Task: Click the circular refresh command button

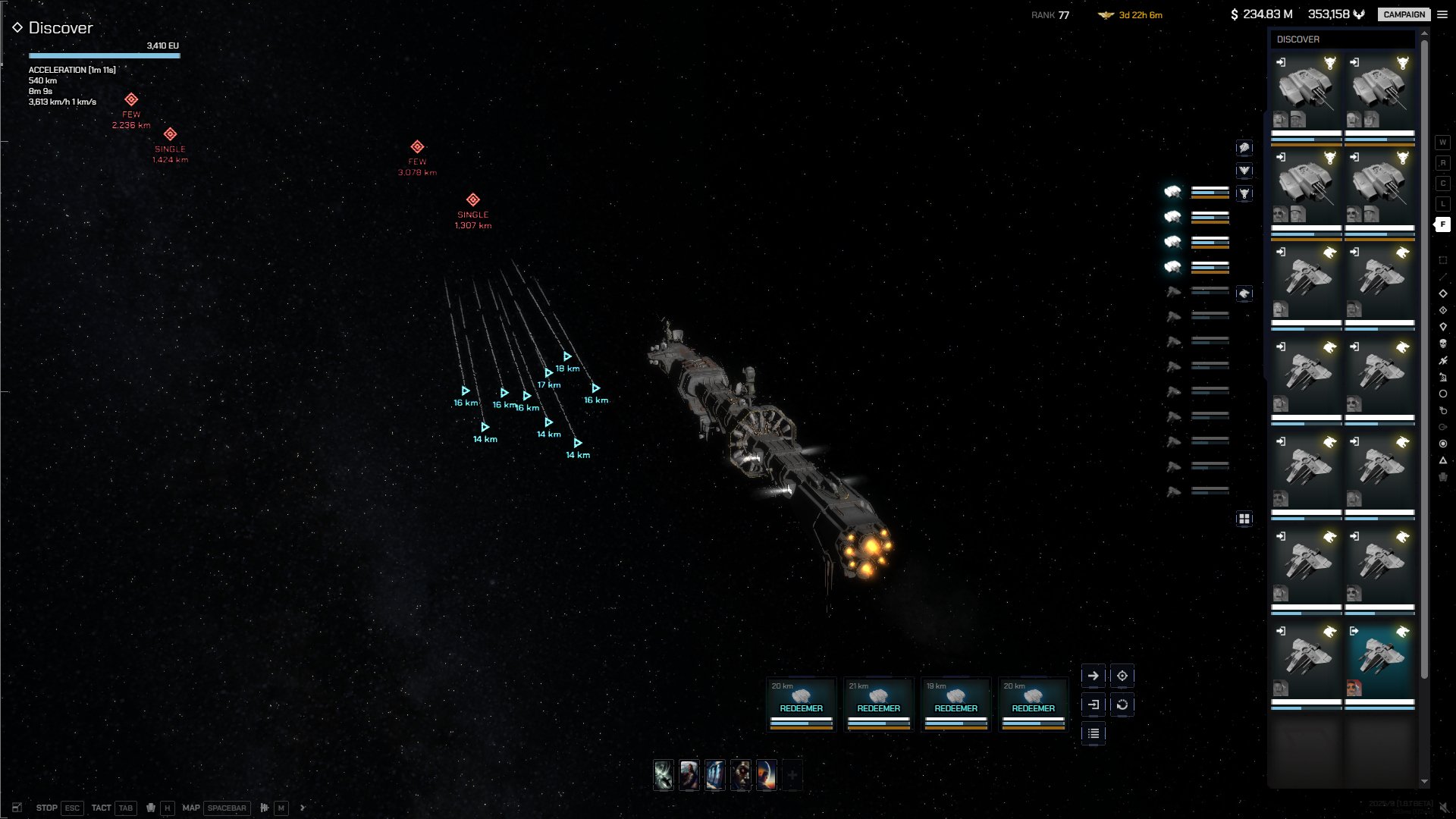Action: point(1122,704)
